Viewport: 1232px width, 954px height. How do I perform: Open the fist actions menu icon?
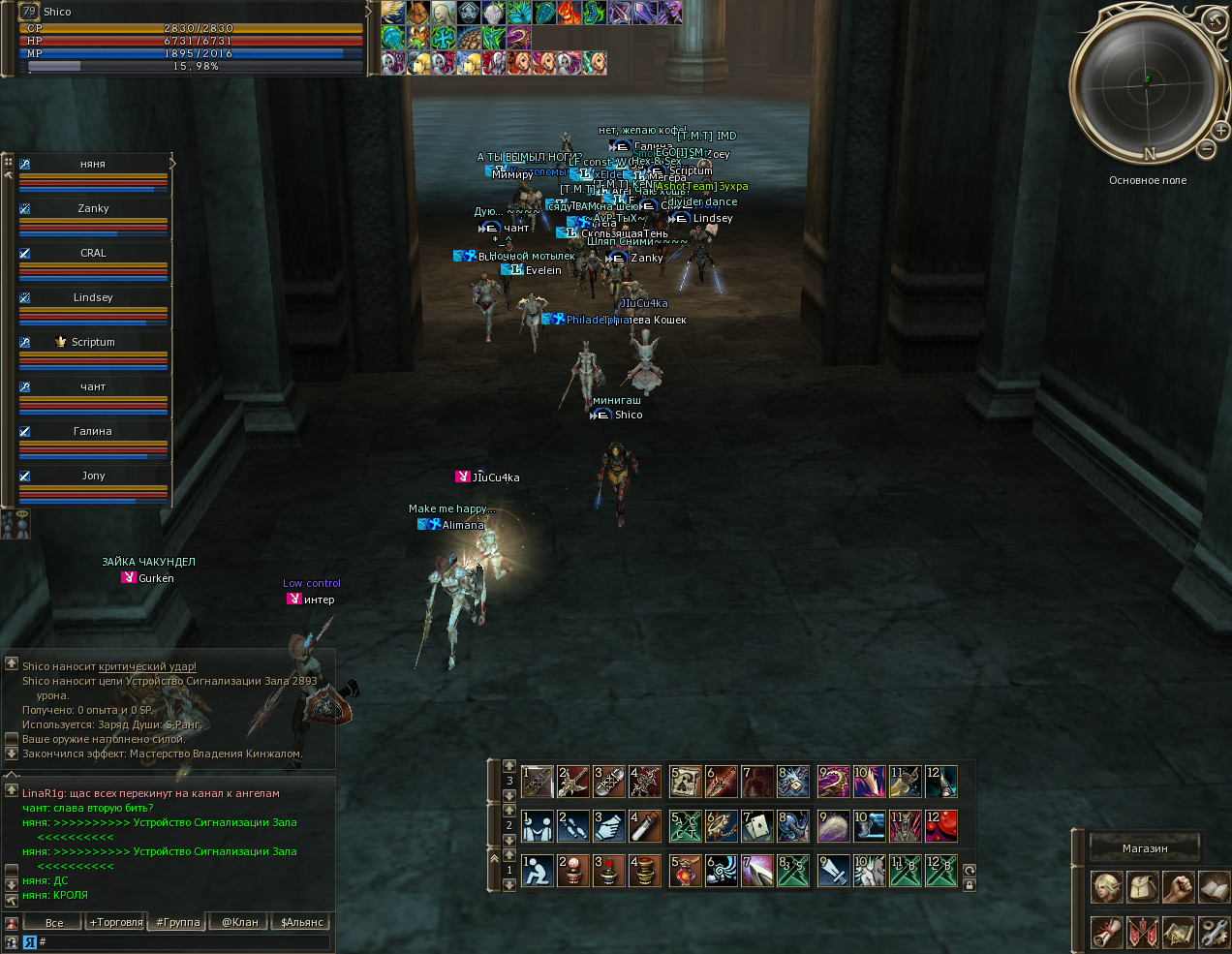(1178, 887)
